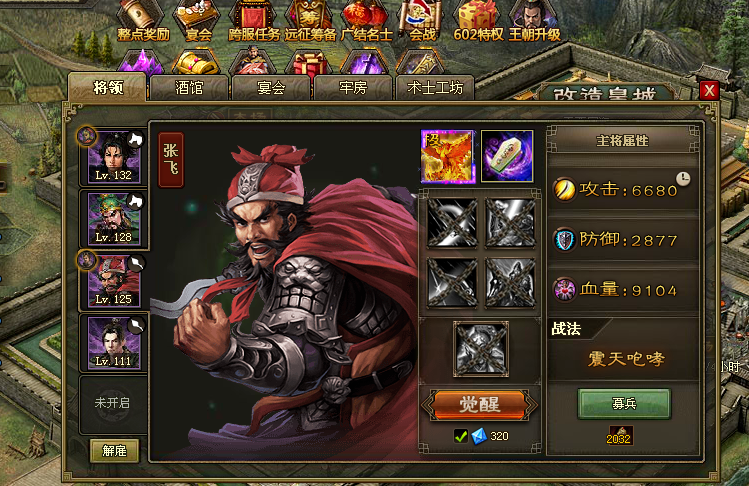
Task: Select the Lv. 132 general portrait
Action: [x=113, y=155]
